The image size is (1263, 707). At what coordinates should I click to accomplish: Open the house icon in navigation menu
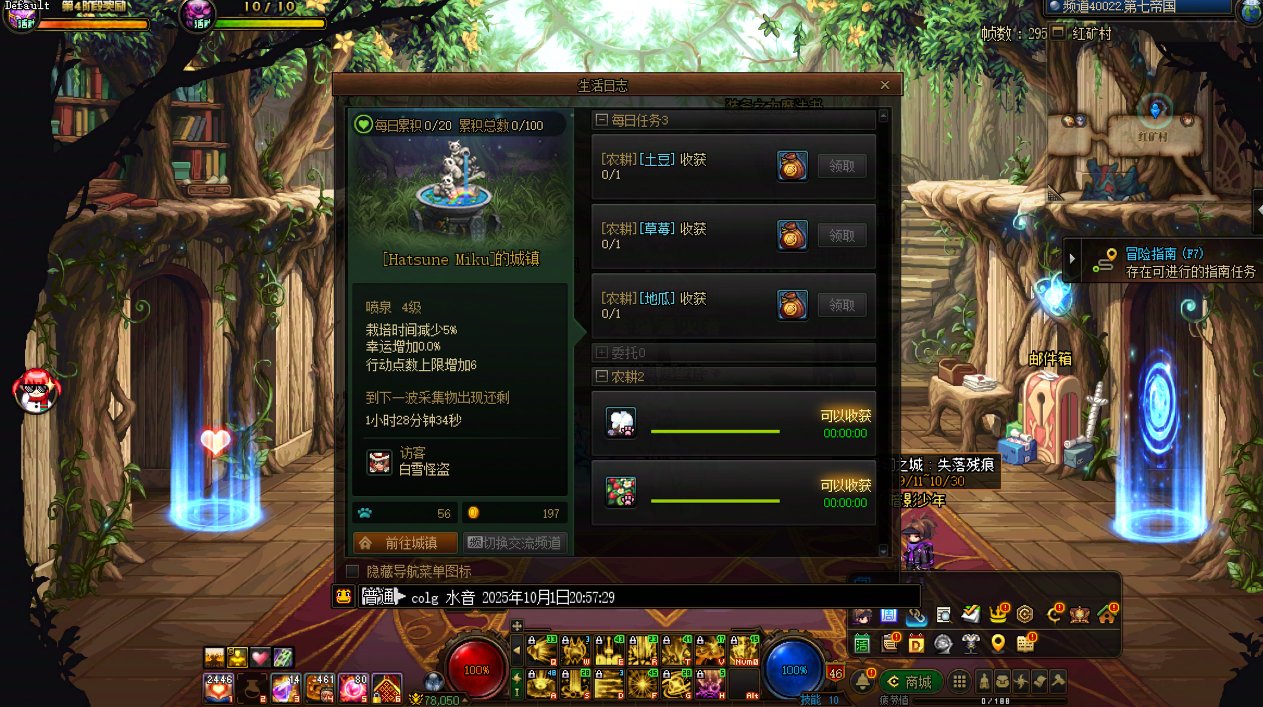tap(1105, 614)
